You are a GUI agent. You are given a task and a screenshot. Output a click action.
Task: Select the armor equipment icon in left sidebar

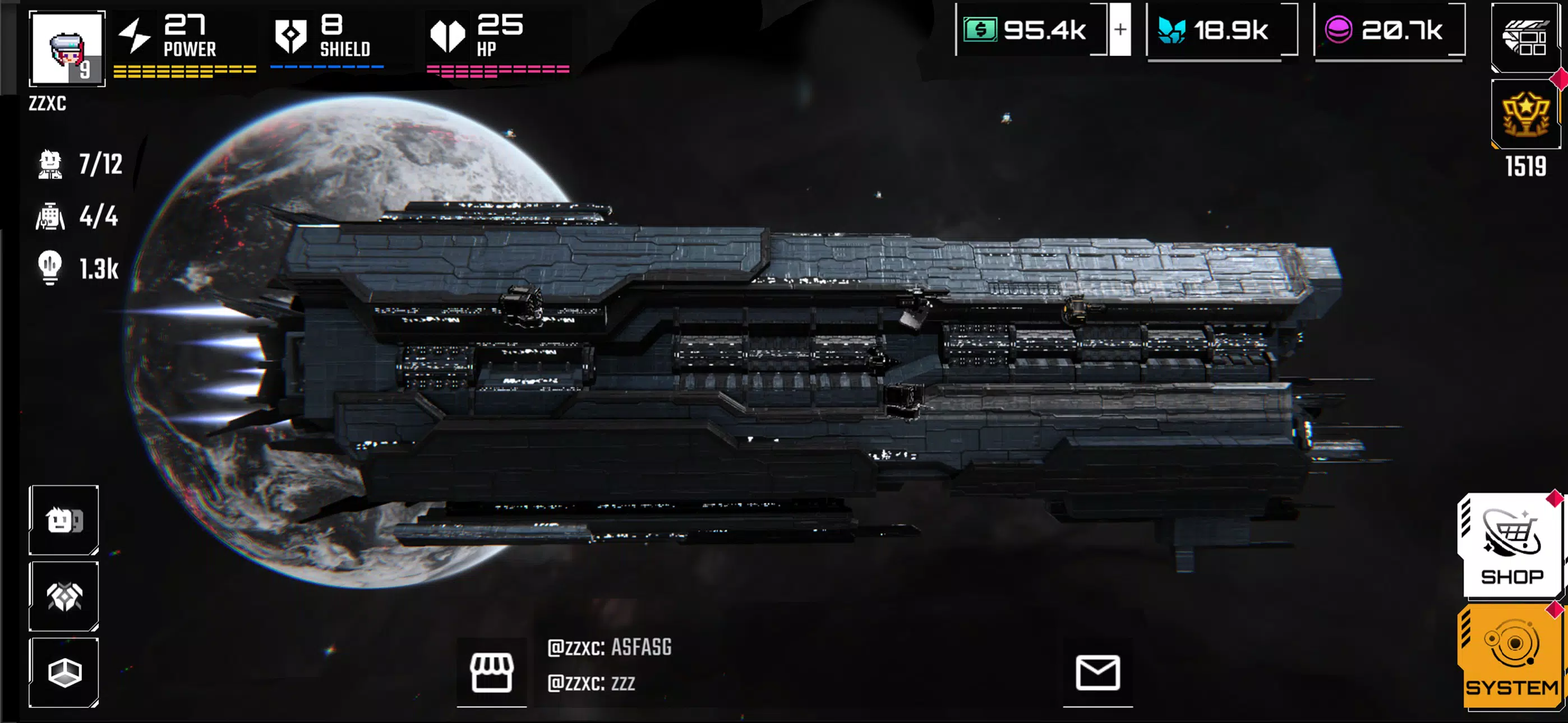click(63, 596)
